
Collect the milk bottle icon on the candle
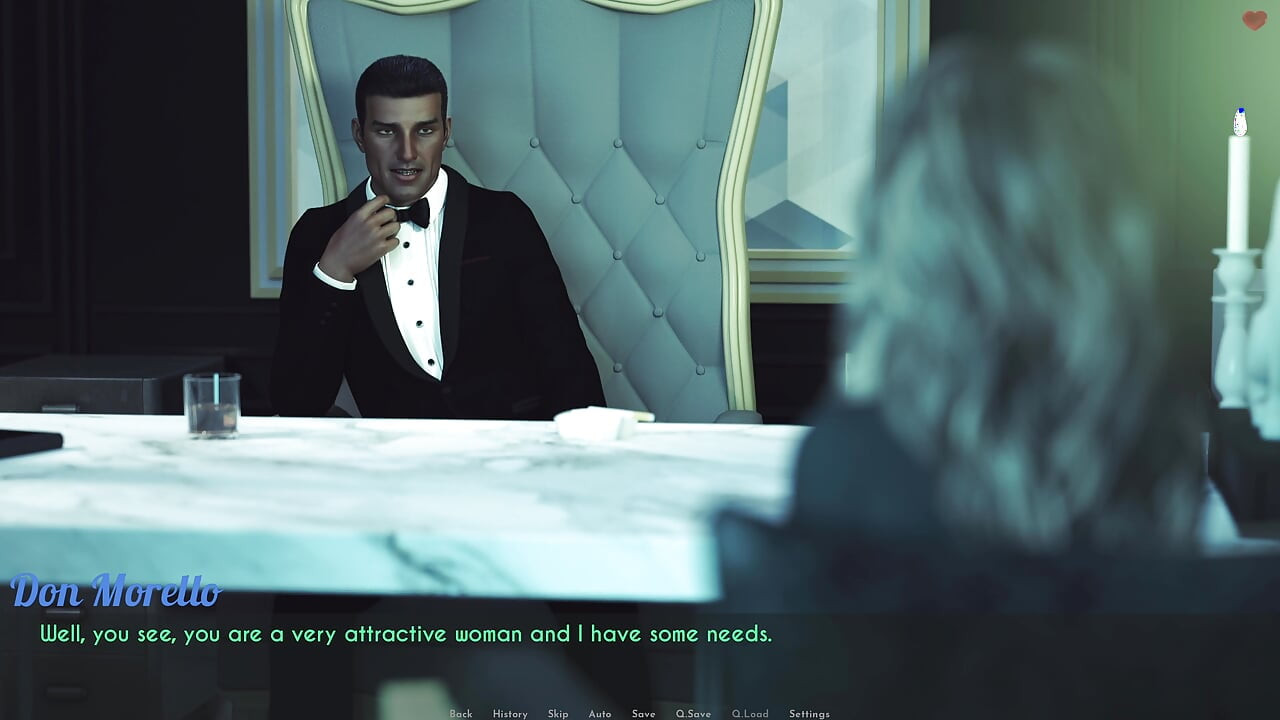click(1238, 119)
